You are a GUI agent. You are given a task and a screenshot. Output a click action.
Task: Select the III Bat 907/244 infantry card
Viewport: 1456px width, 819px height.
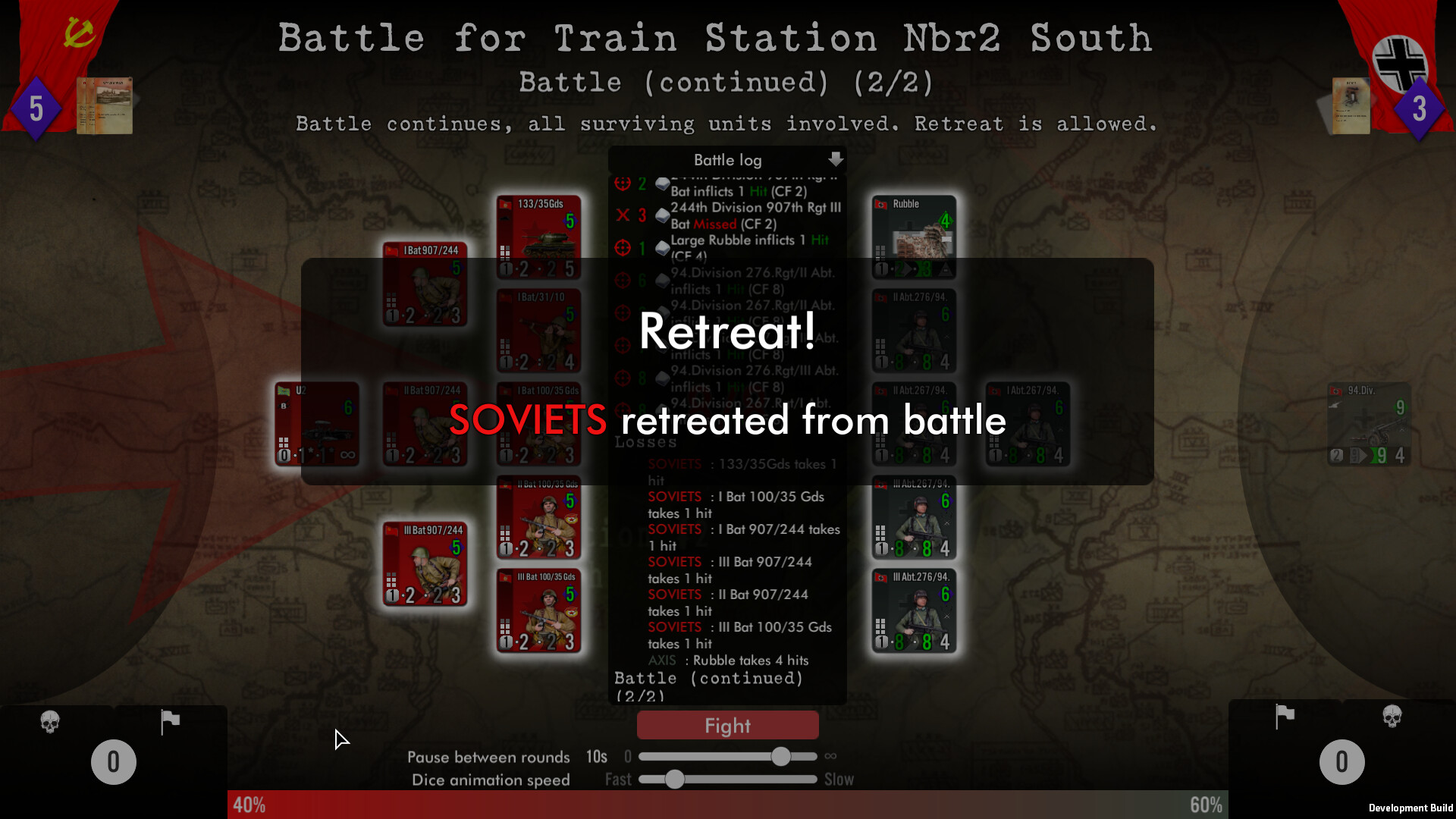(x=425, y=565)
